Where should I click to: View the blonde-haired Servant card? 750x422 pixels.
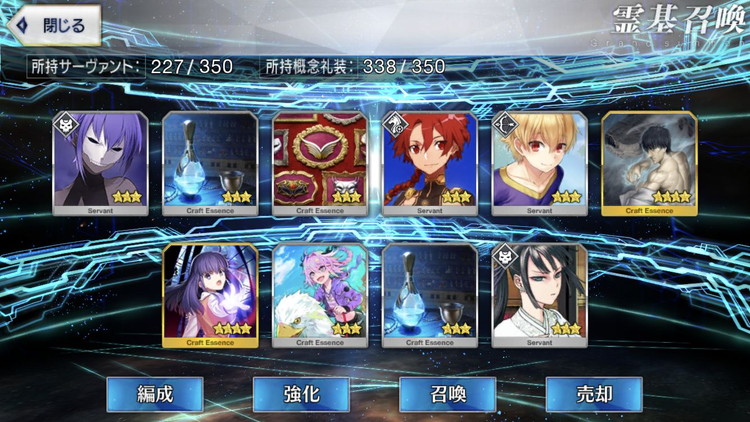point(540,163)
